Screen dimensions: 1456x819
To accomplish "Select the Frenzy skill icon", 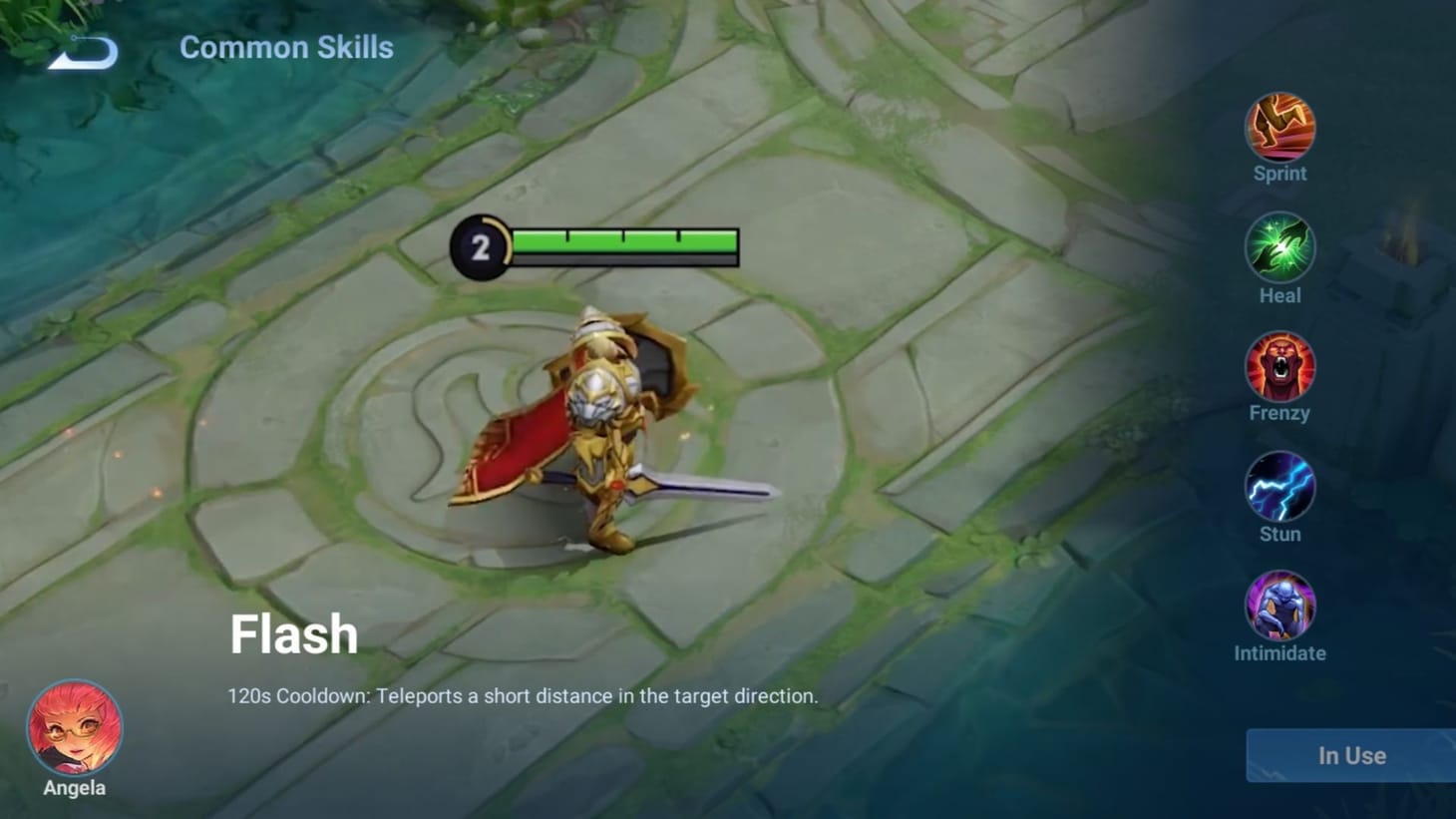I will 1279,367.
